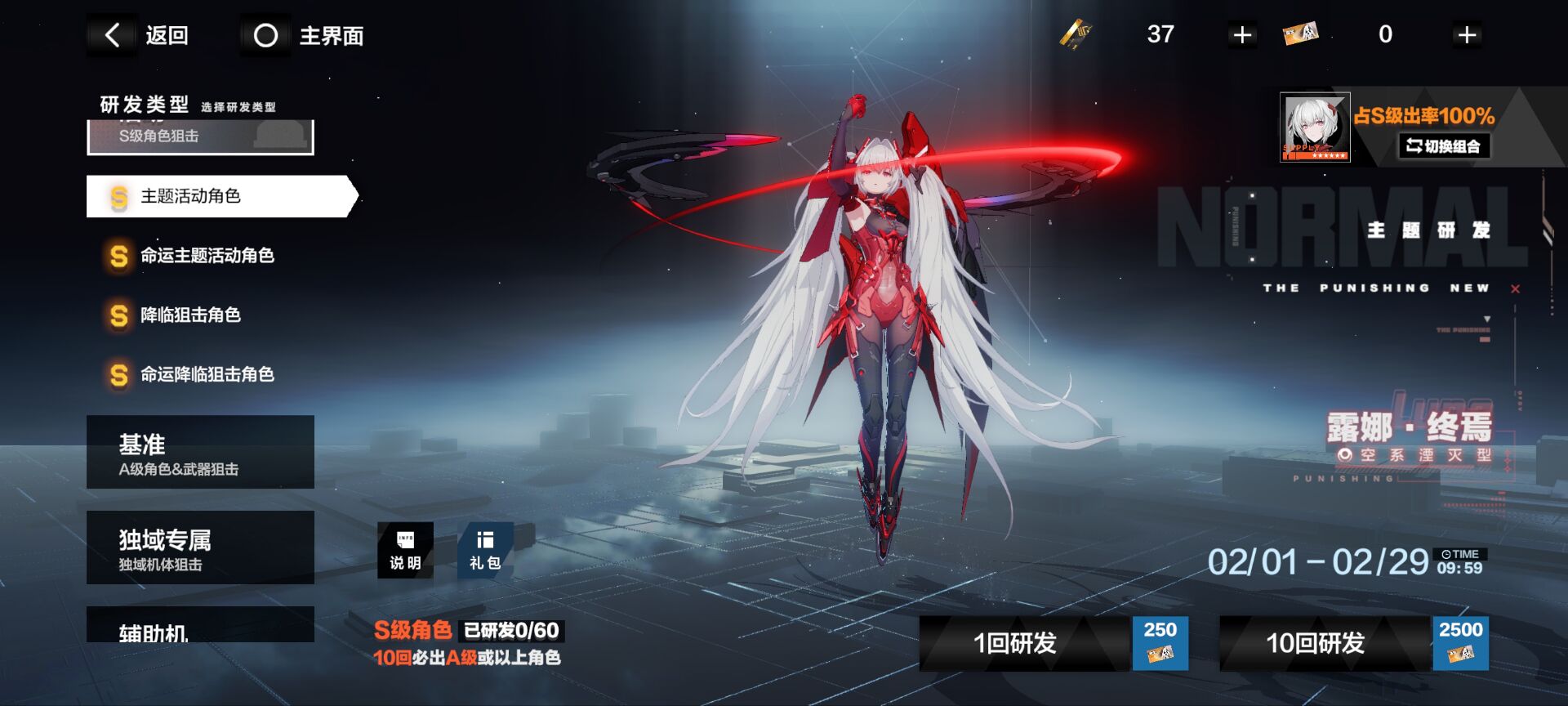1568x706 pixels.
Task: Go back with the 返回 button
Action: coord(139,35)
